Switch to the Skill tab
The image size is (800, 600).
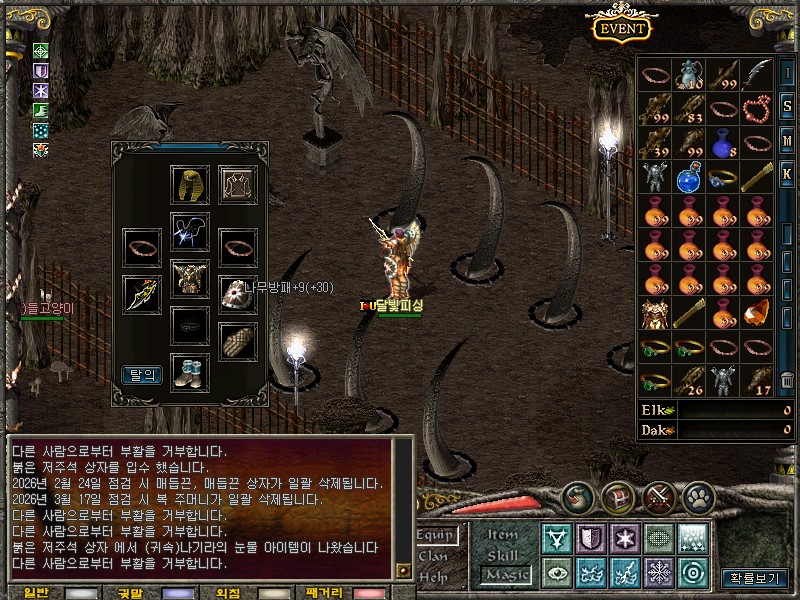coord(503,555)
